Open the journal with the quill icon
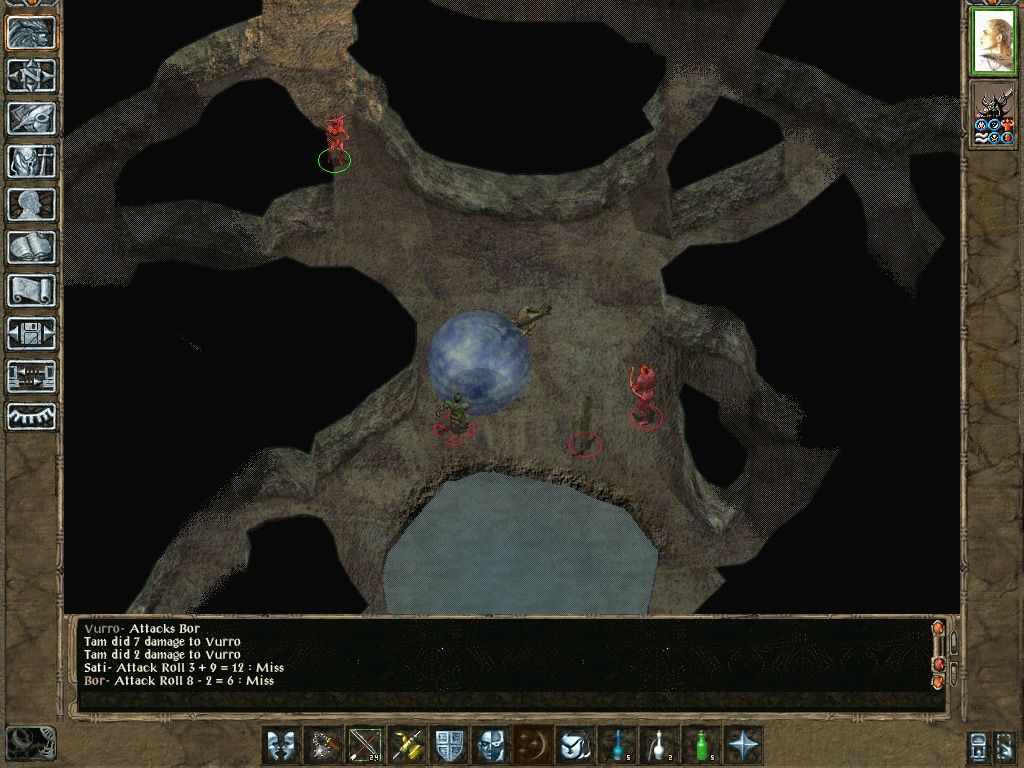 32,118
